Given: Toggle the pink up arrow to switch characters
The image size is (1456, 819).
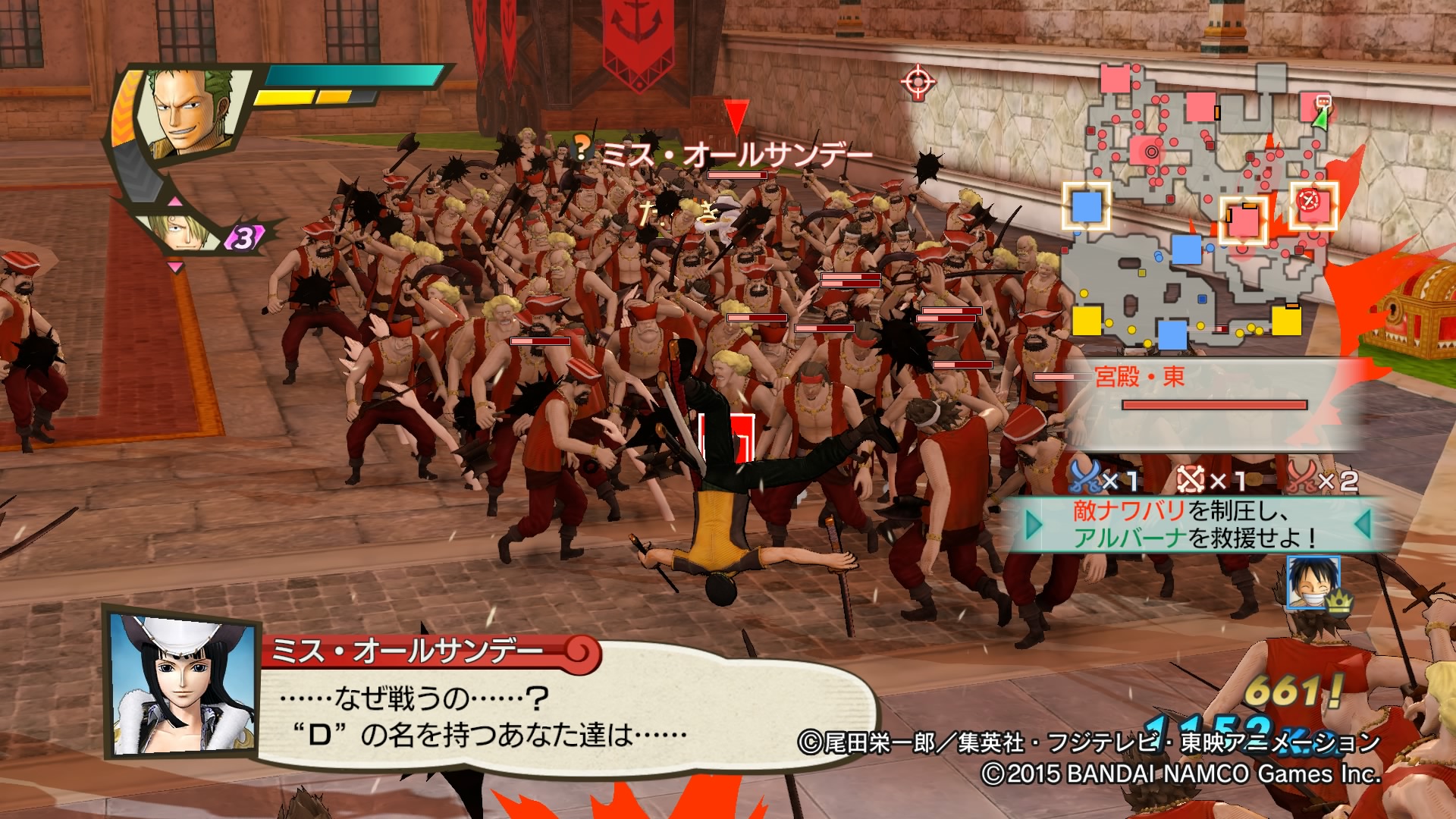Looking at the screenshot, I should 176,201.
